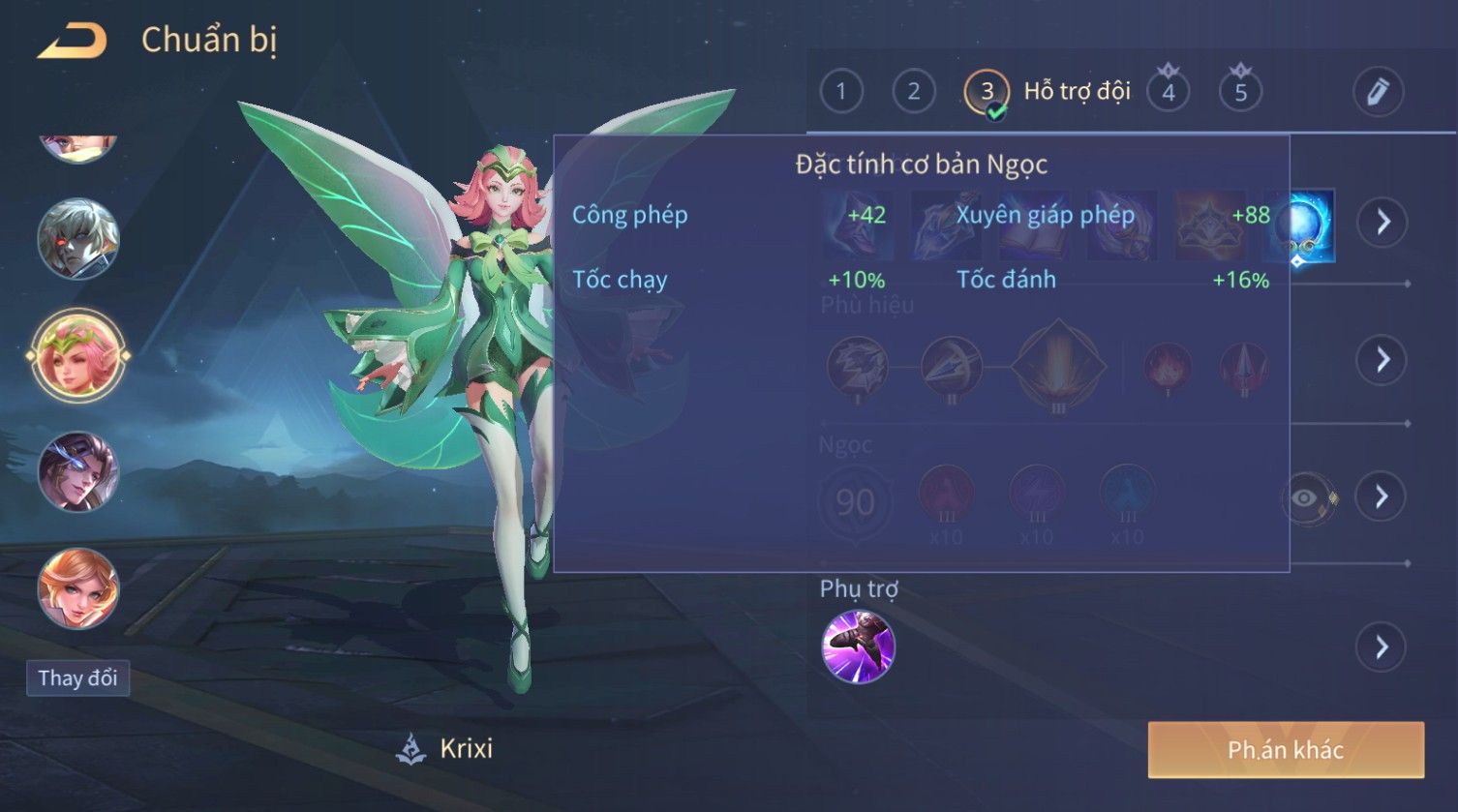Open the Phụ trợ row arrow

pos(1382,647)
